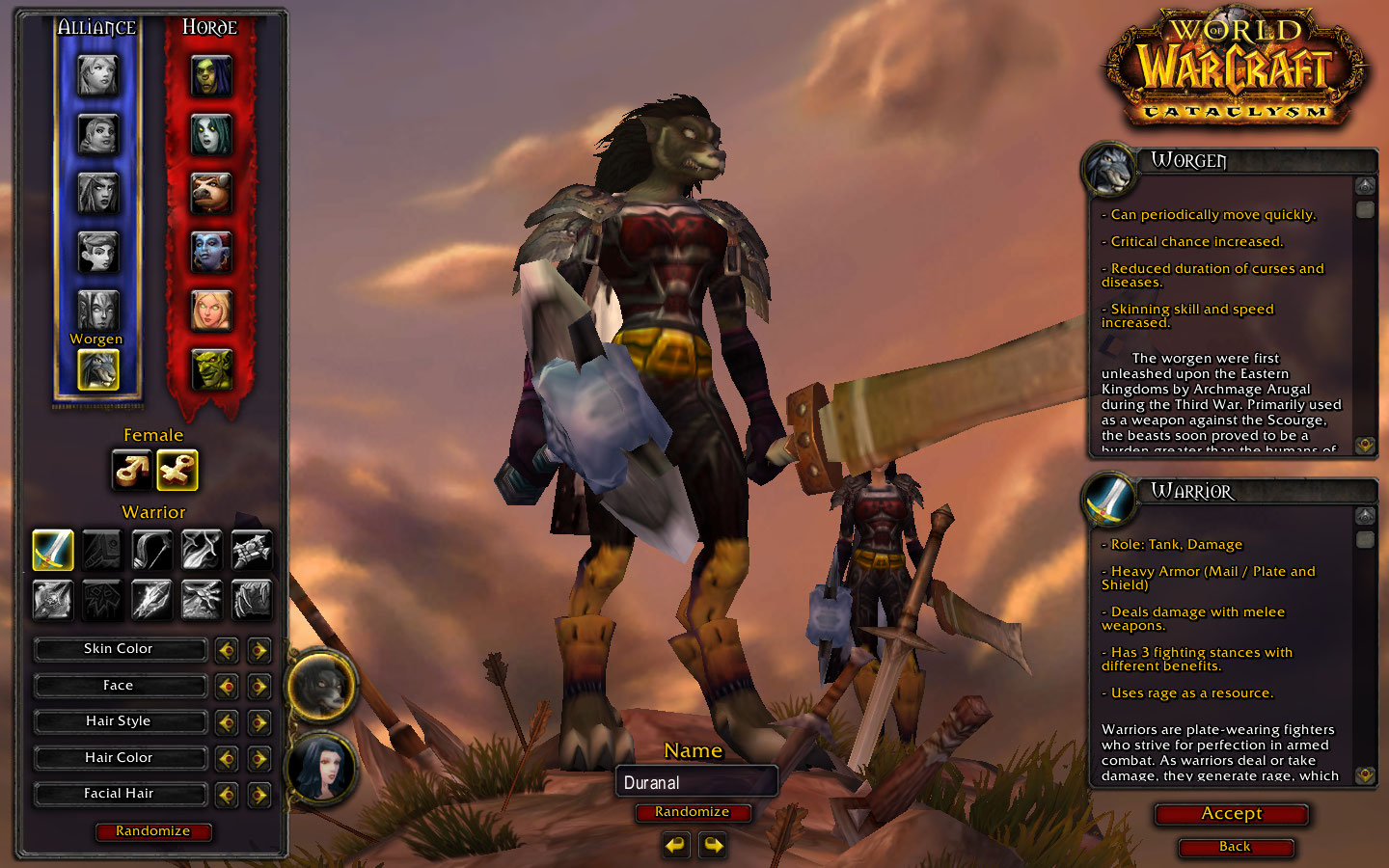Accept the character creation

pos(1232,814)
